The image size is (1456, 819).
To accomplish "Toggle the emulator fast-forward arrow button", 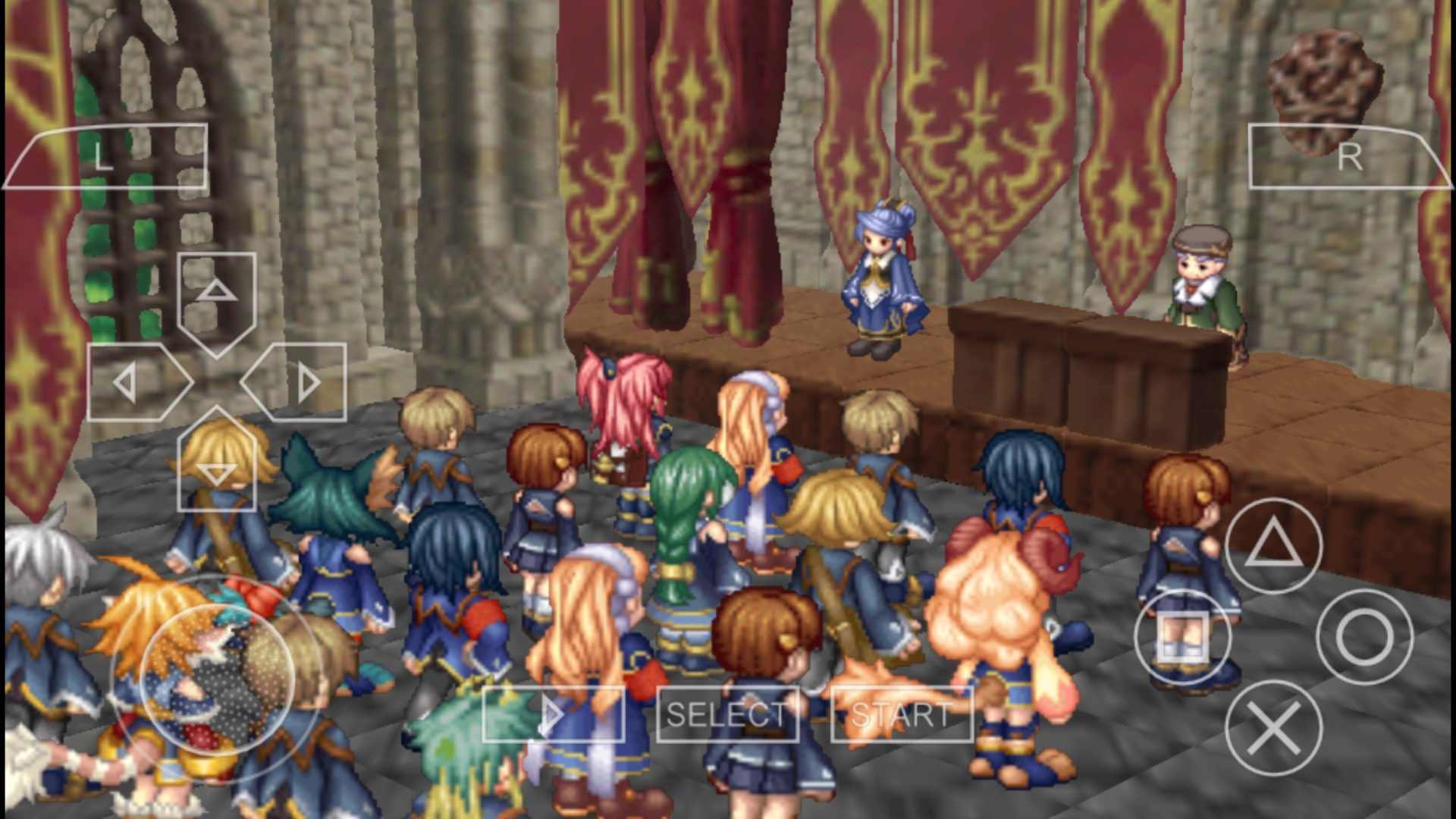I will coord(554,714).
